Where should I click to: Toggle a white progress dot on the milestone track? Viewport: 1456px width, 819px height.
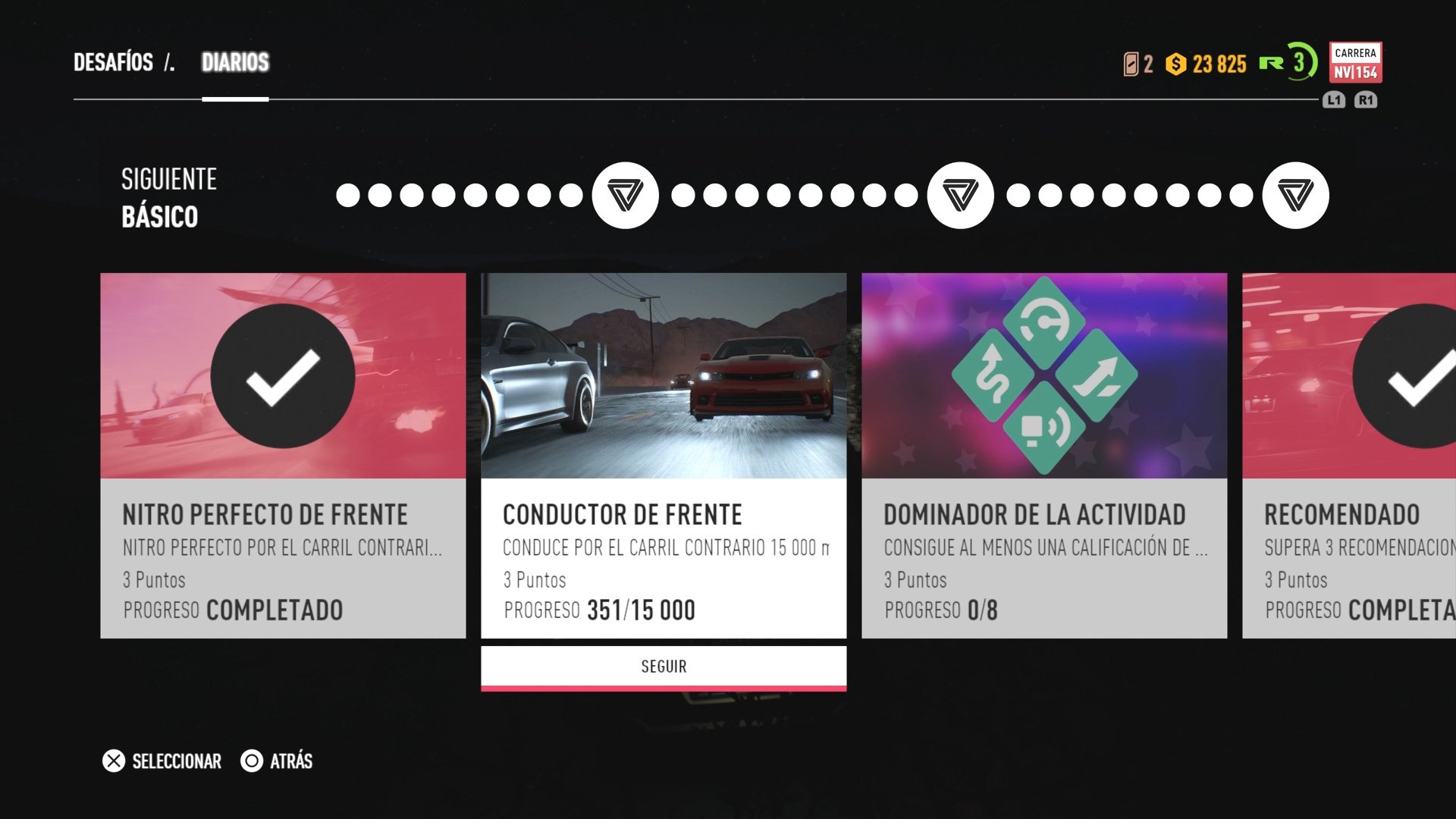pos(346,196)
